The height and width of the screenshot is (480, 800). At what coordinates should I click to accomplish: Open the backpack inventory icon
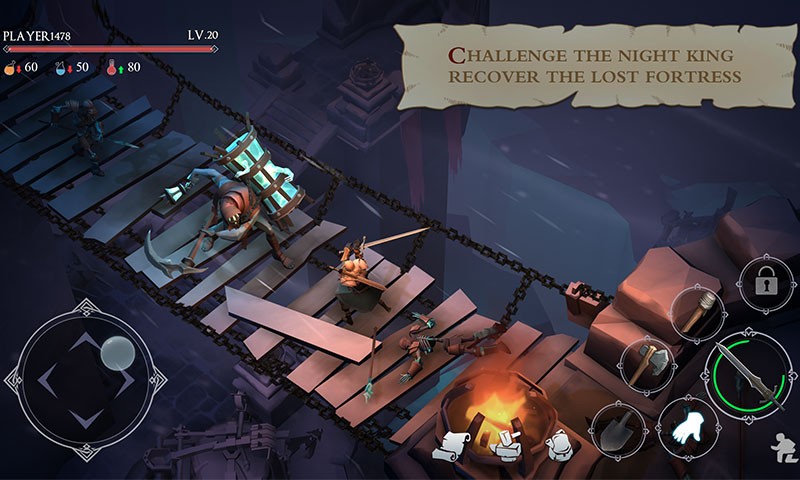point(559,445)
